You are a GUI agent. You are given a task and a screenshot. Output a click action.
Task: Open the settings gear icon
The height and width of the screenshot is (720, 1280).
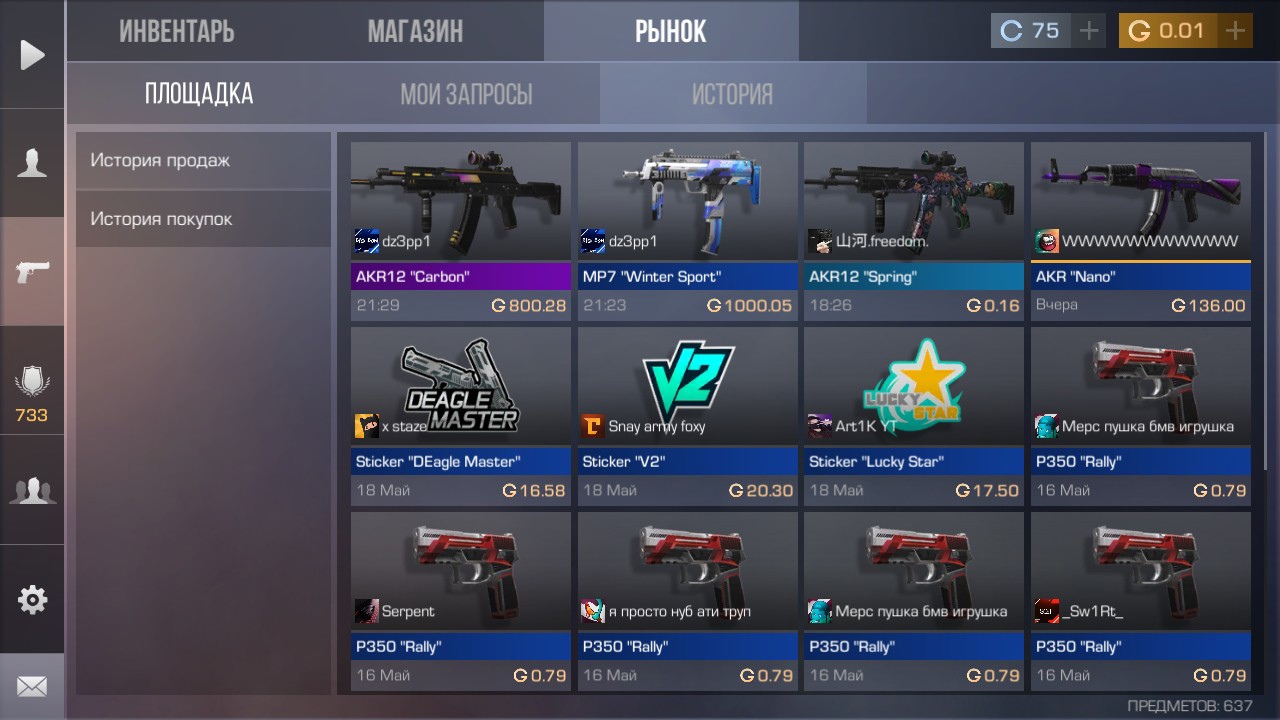[32, 600]
